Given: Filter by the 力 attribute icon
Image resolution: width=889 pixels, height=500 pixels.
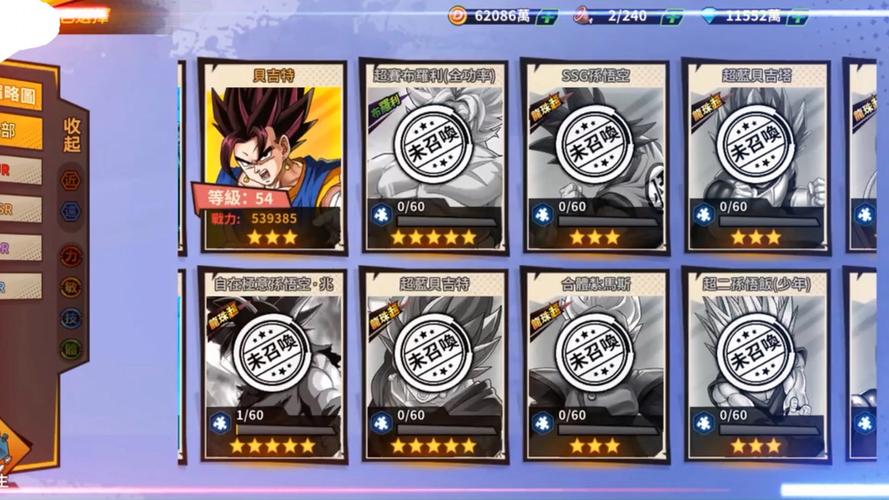Looking at the screenshot, I should (71, 255).
